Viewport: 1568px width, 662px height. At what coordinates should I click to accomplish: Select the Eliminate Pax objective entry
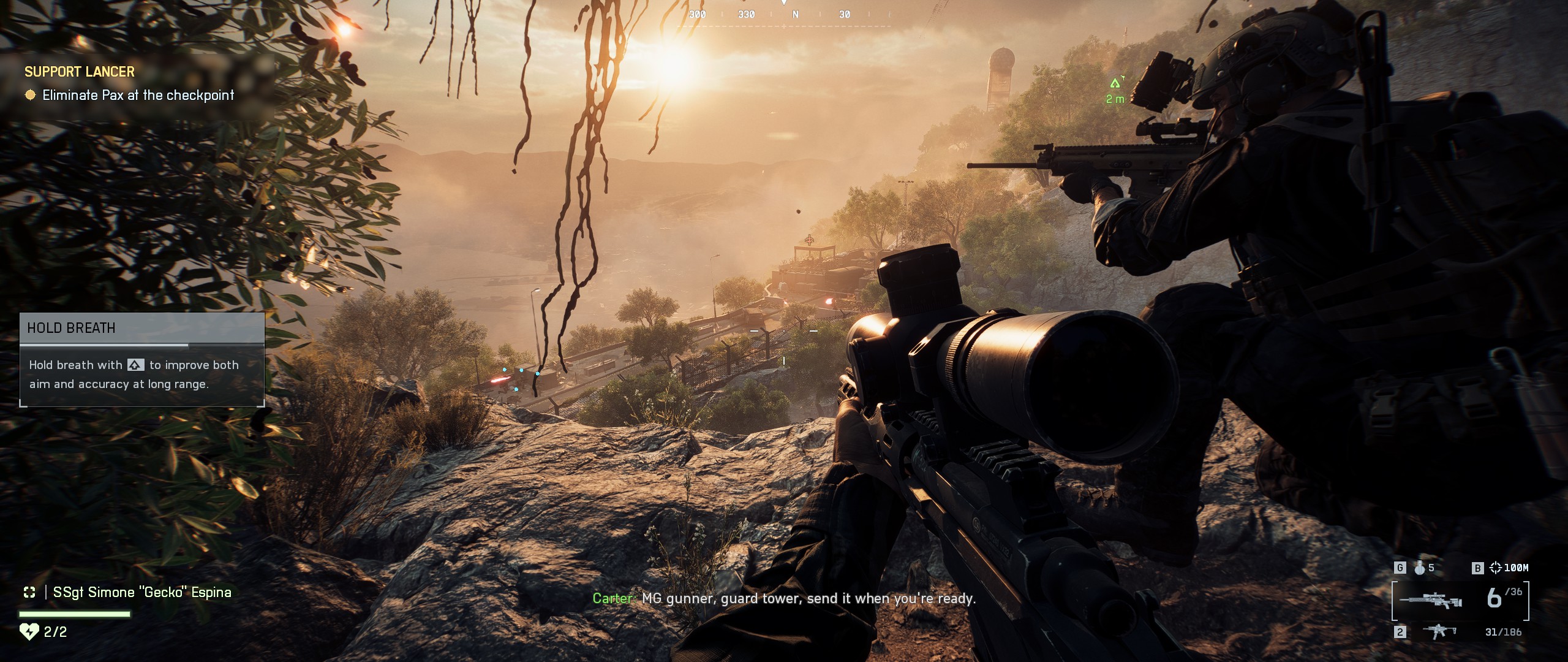[x=138, y=95]
